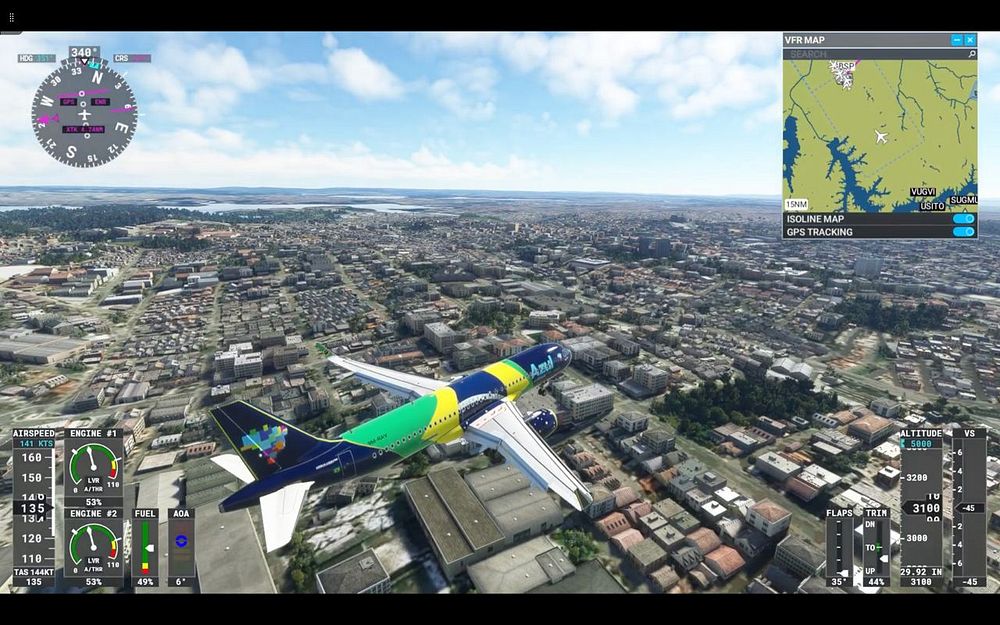Minimize the VFR Map panel

[x=957, y=40]
